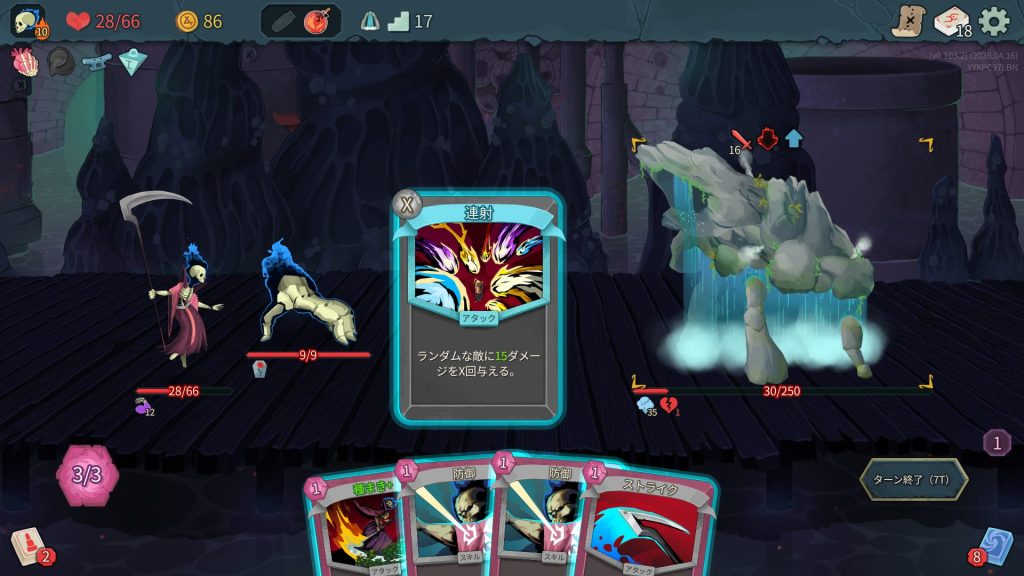Open the settings gear menu

pyautogui.click(x=994, y=21)
